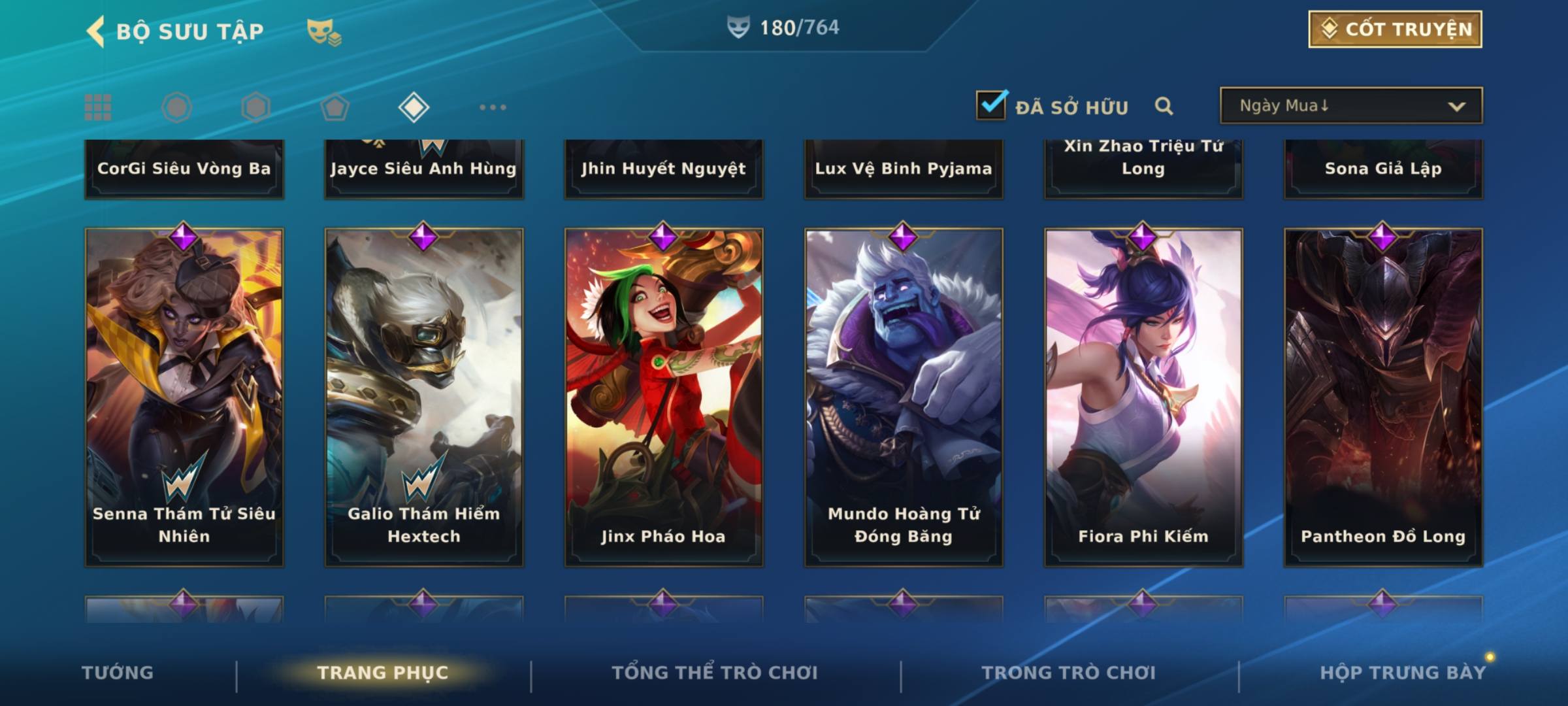This screenshot has height=706, width=1568.
Task: Select the Senna Thám Tử Siêu Nhiên skin
Action: [x=184, y=396]
